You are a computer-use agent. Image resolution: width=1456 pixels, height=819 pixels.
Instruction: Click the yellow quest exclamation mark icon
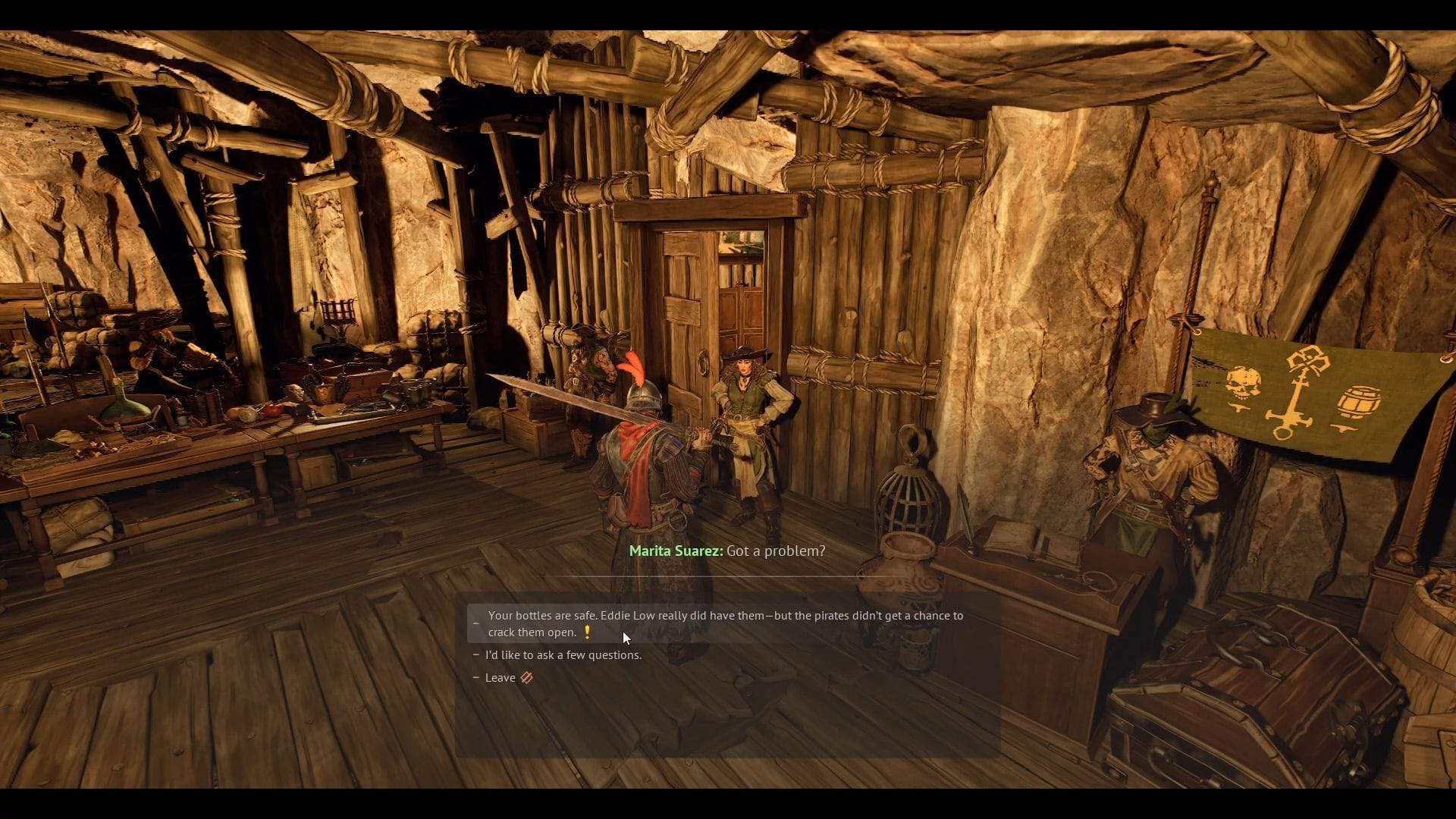[x=588, y=631]
